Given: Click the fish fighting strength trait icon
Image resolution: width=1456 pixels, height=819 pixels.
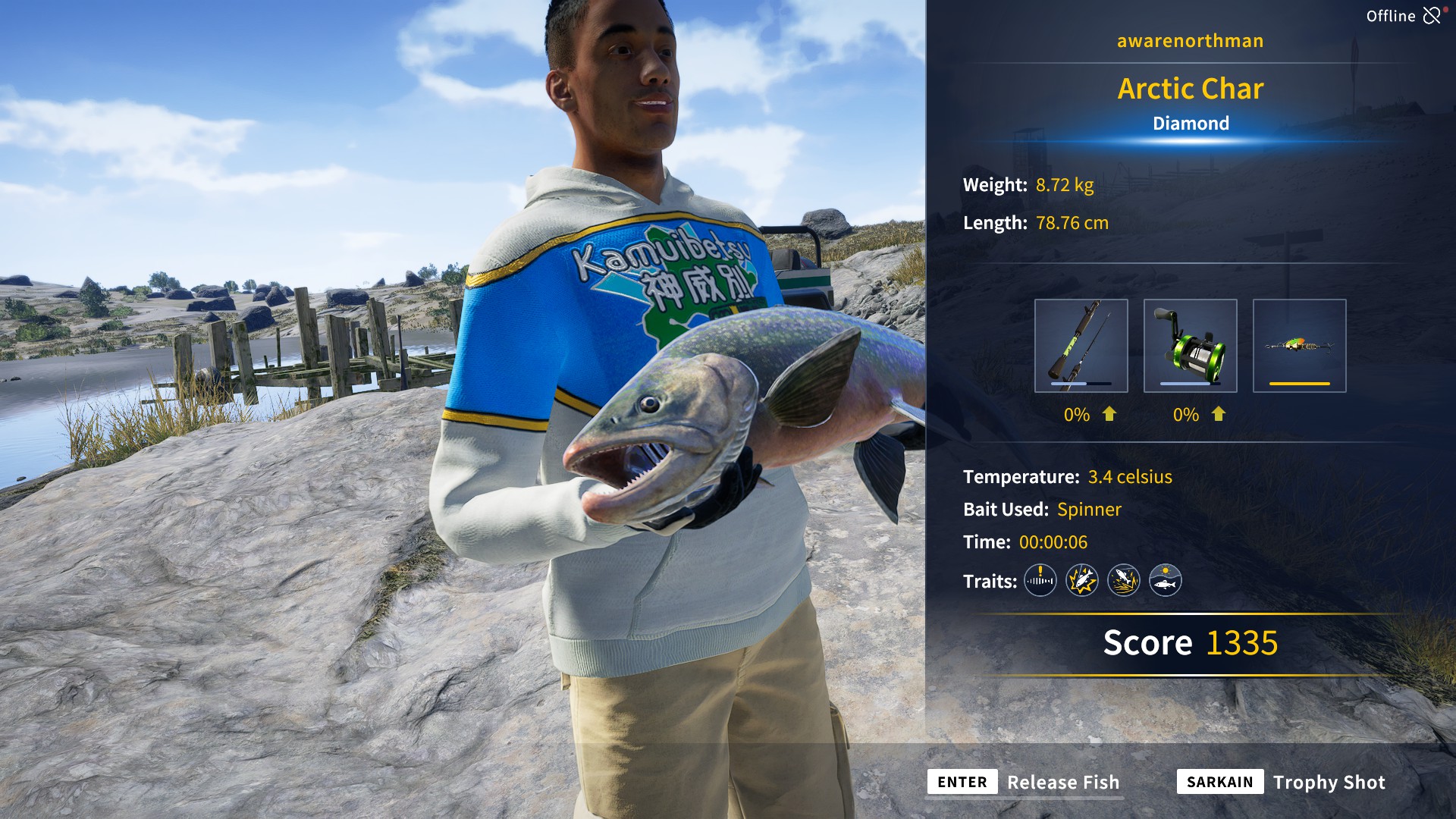Looking at the screenshot, I should point(1082,581).
